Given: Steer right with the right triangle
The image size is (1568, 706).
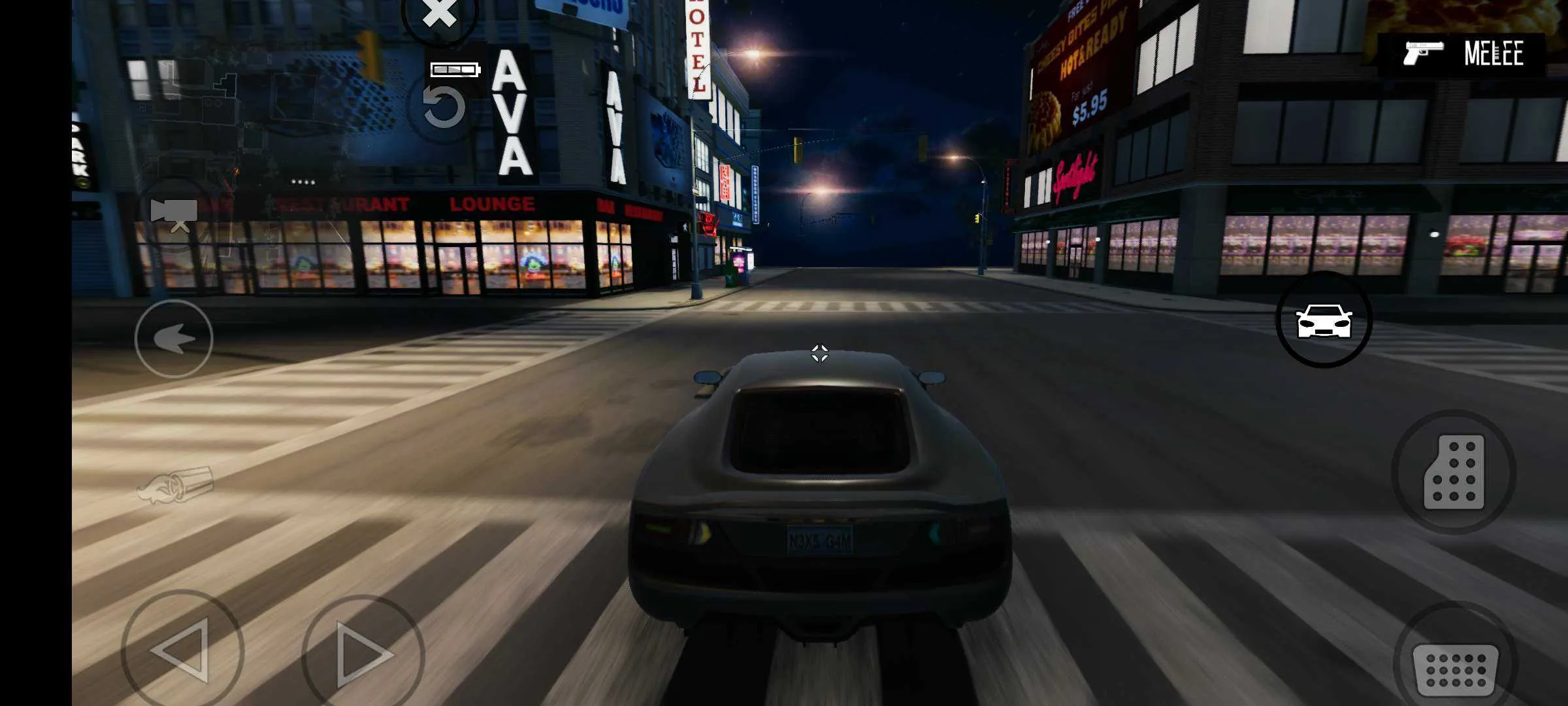Looking at the screenshot, I should click(363, 654).
